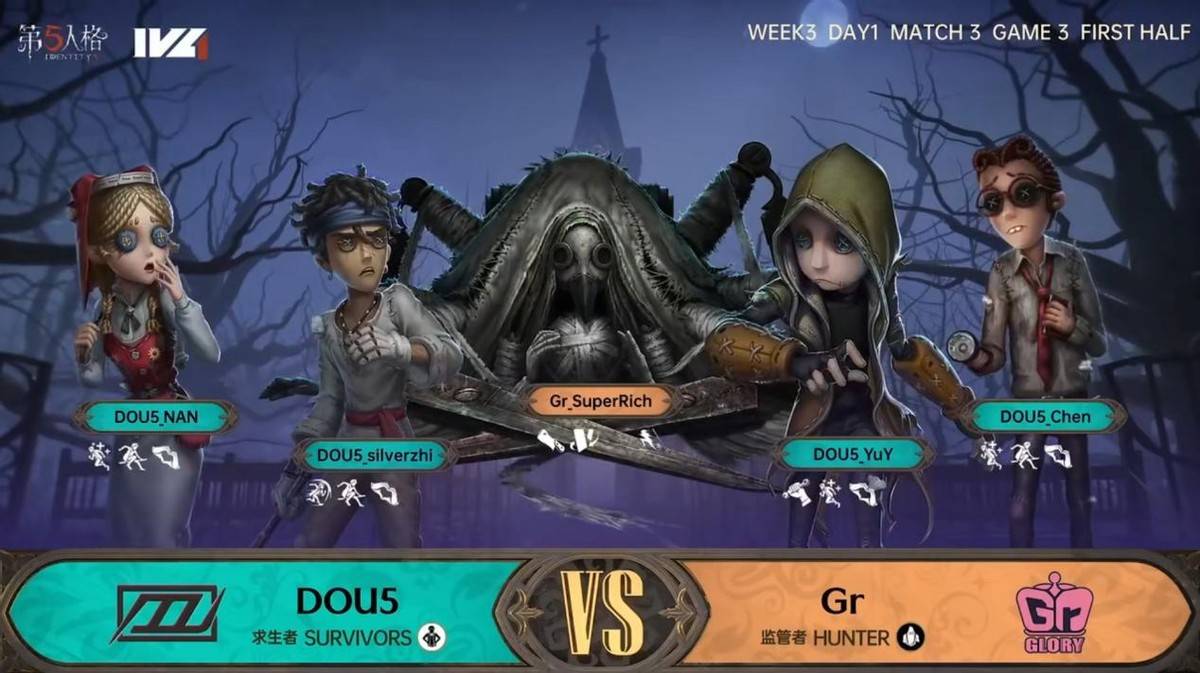Viewport: 1200px width, 673px height.
Task: Choose the Gr_SuperRich hunter name plate
Action: click(600, 402)
